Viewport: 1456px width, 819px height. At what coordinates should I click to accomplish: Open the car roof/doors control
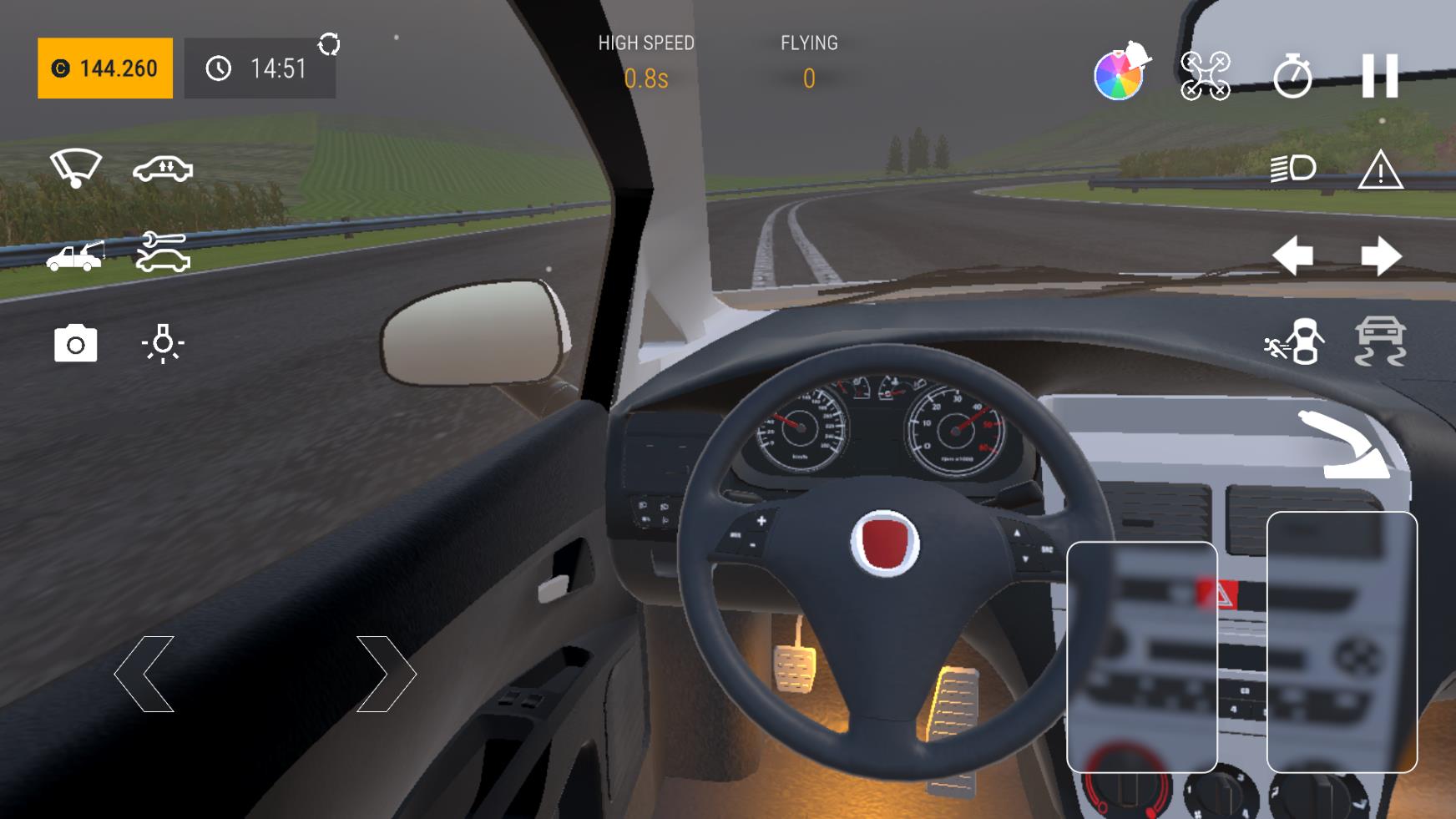coord(162,169)
